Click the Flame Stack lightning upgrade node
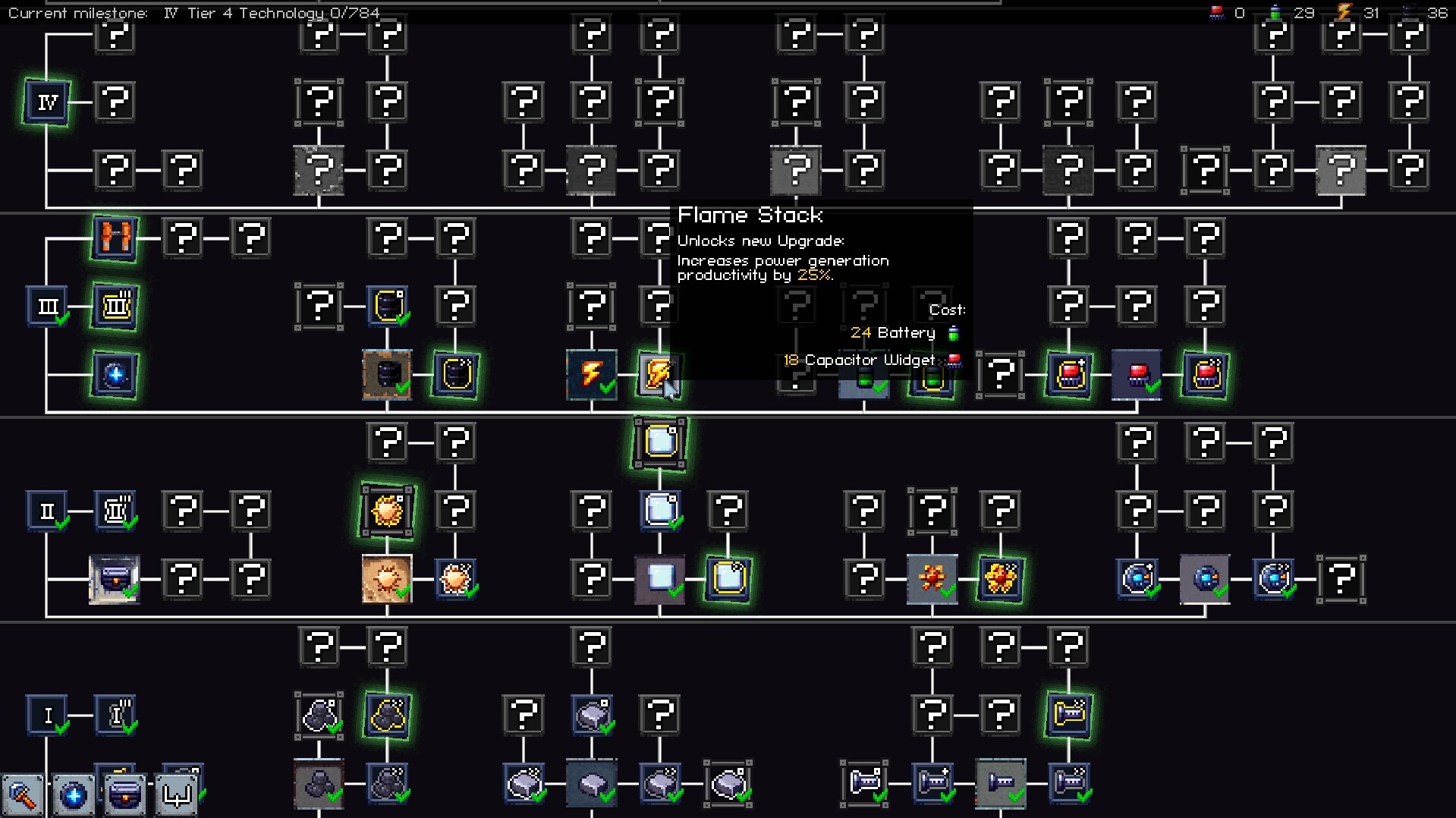The height and width of the screenshot is (818, 1456). (x=659, y=373)
